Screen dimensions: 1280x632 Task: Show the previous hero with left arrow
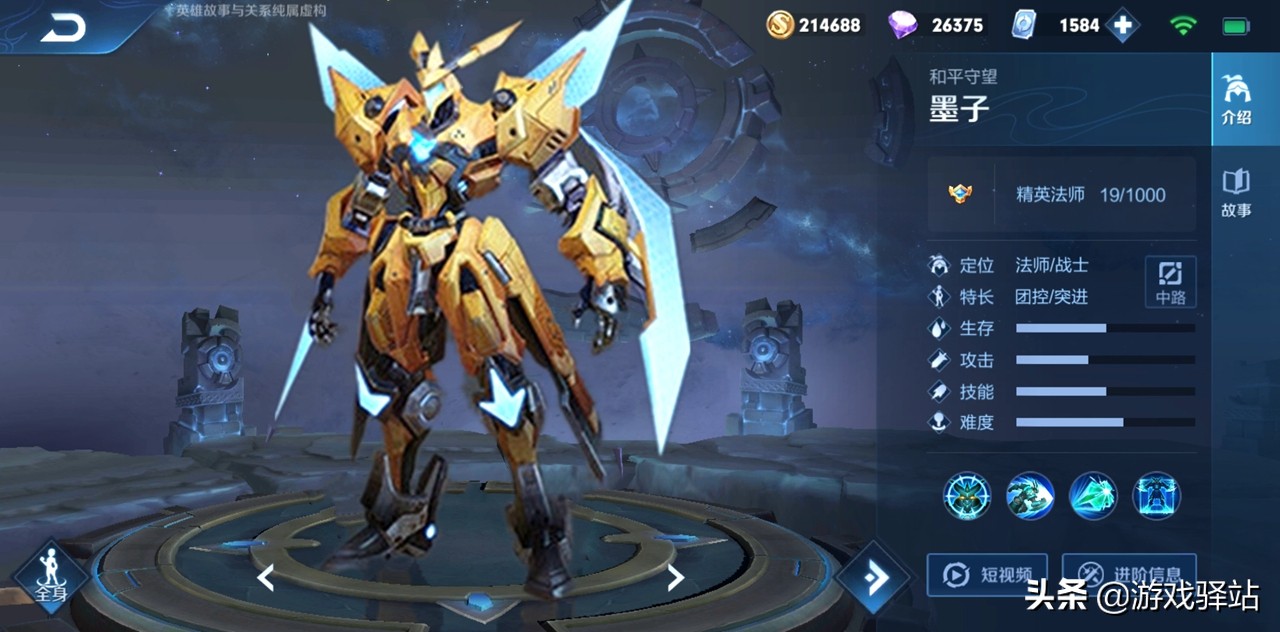pos(265,577)
